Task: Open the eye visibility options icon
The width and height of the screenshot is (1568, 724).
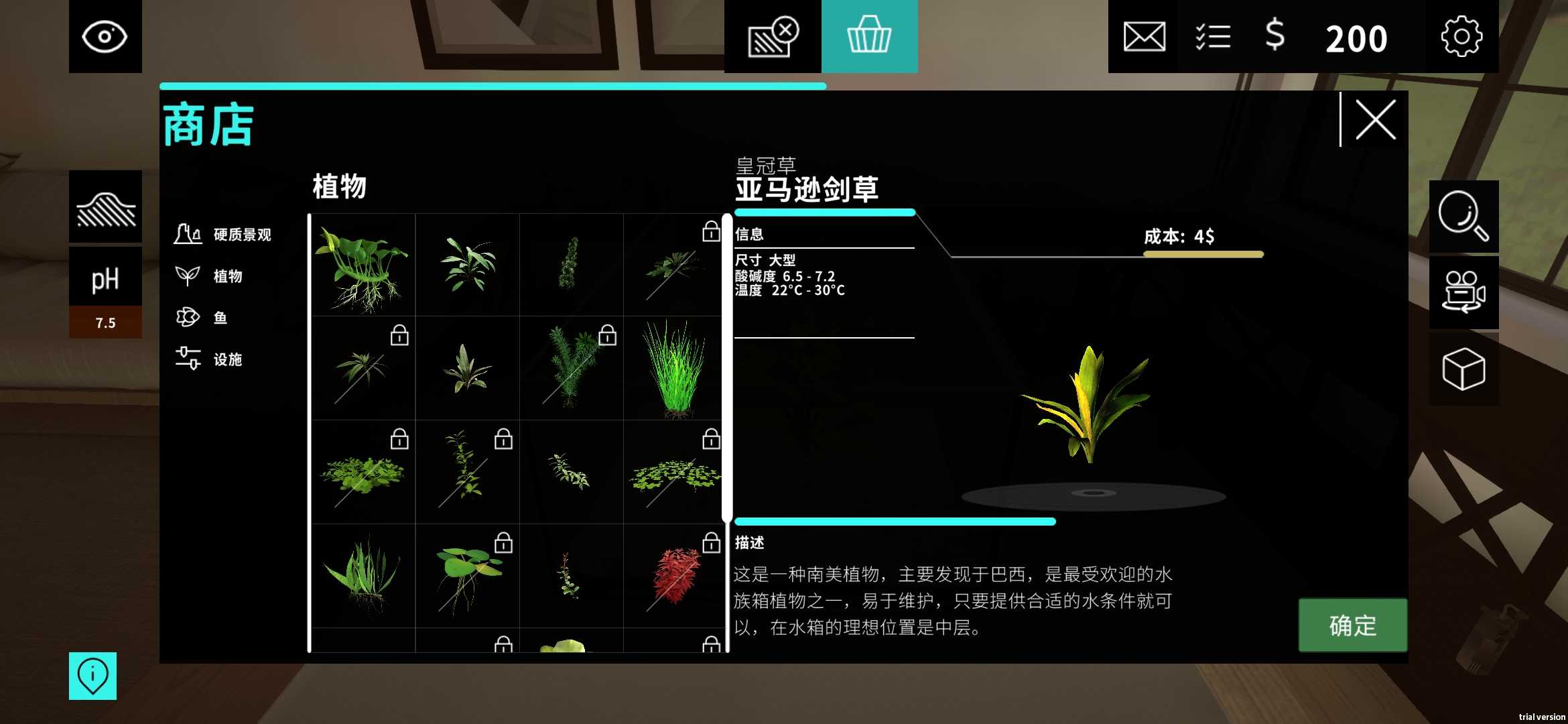Action: [106, 36]
